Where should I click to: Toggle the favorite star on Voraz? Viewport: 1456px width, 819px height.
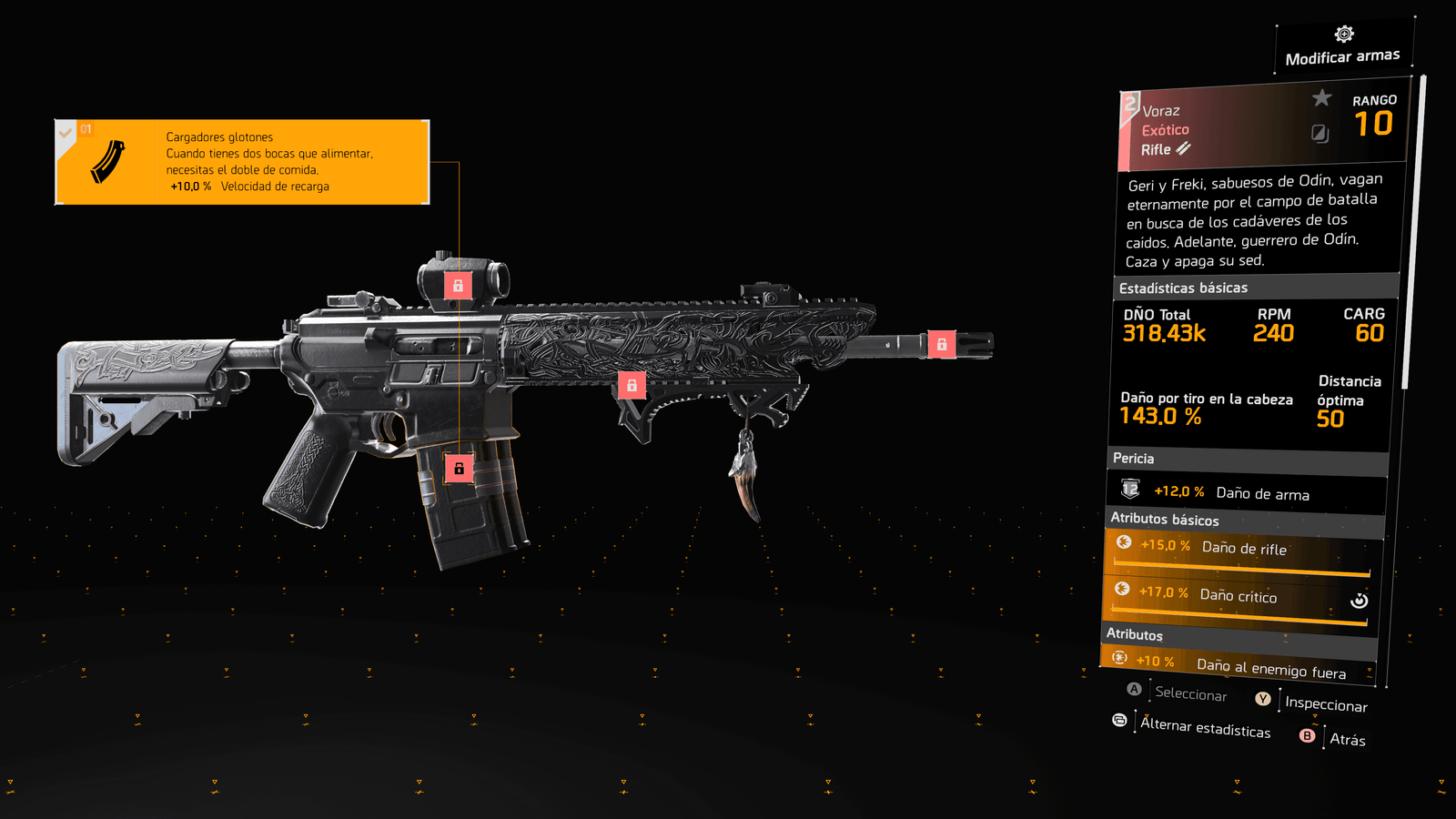[1321, 98]
